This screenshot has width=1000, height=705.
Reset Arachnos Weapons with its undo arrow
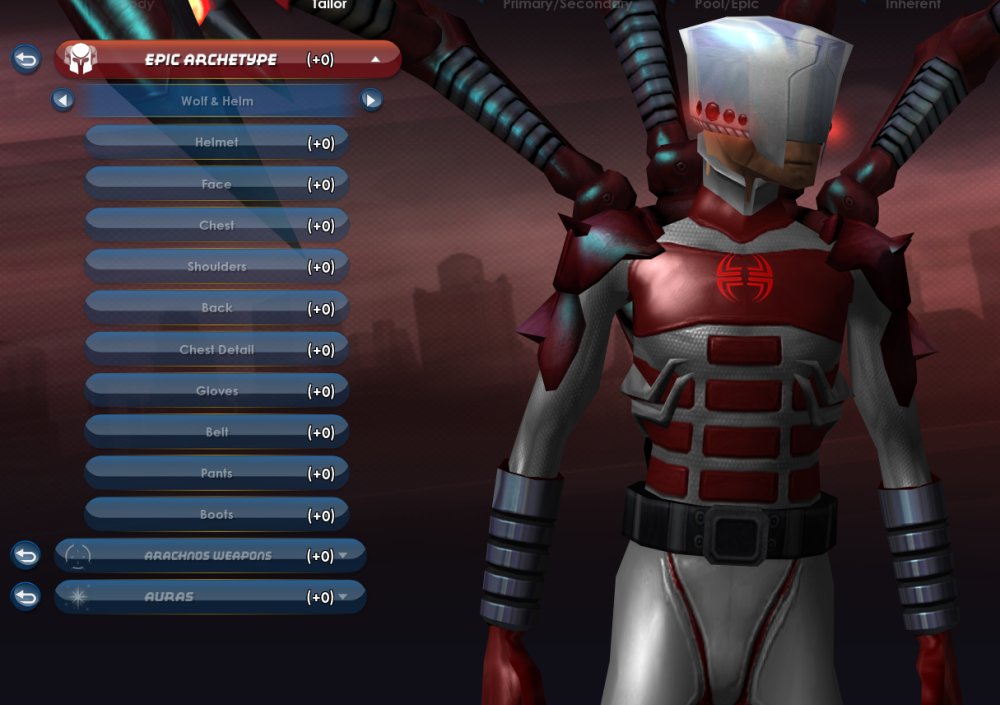click(26, 555)
